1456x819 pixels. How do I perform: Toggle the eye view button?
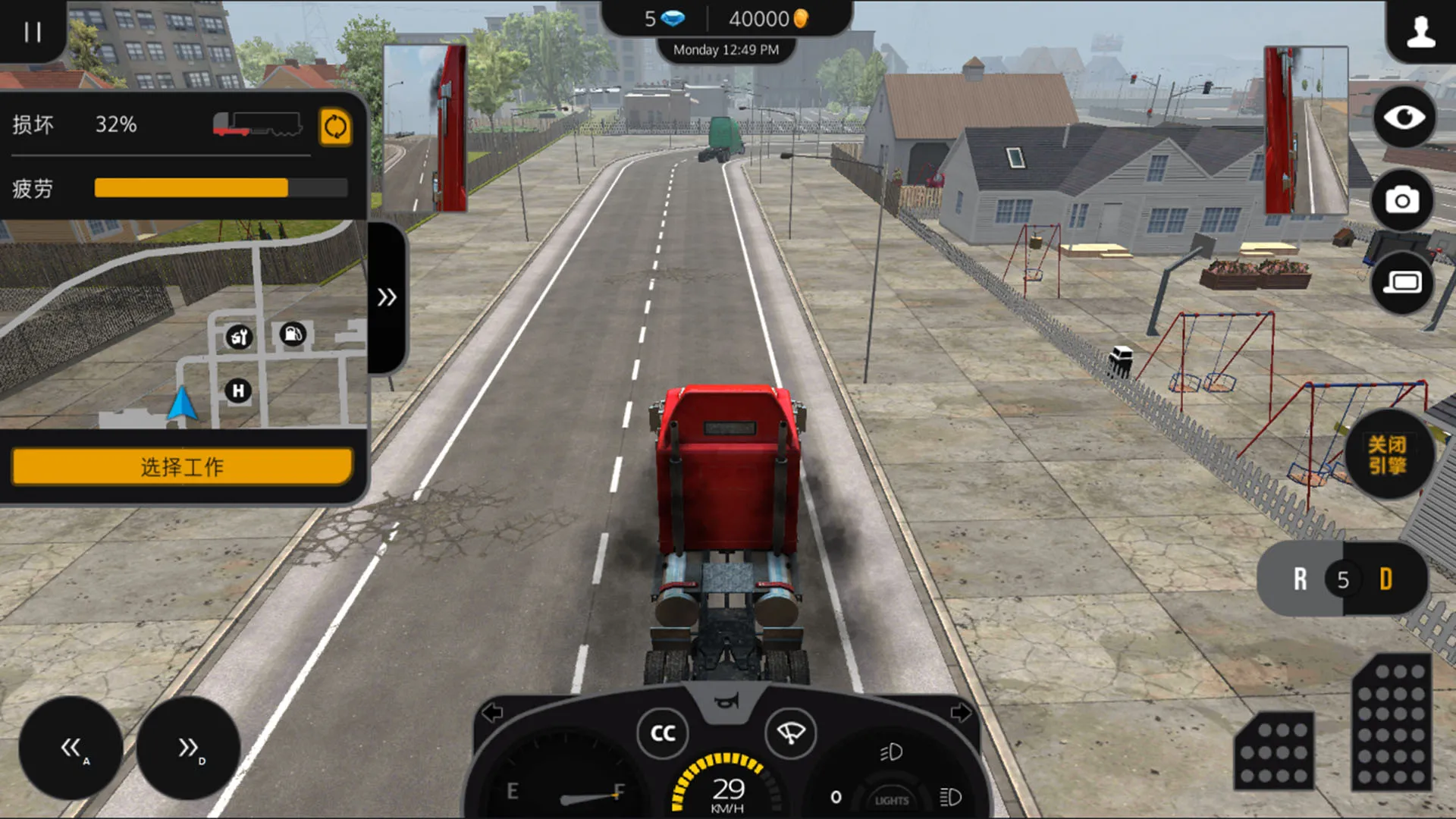pos(1404,118)
